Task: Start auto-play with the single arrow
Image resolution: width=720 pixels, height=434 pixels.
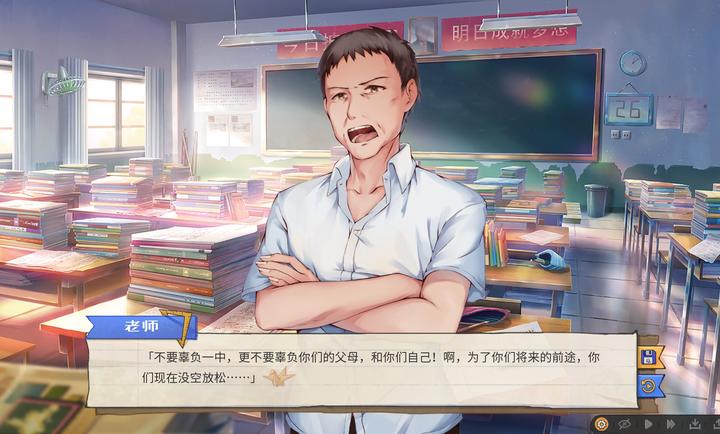Action: click(x=648, y=424)
